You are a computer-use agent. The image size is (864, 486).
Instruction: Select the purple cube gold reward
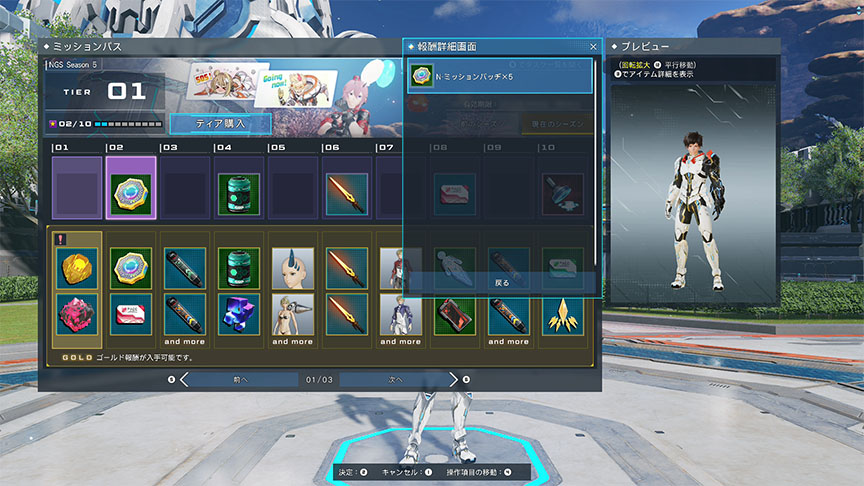coord(239,313)
